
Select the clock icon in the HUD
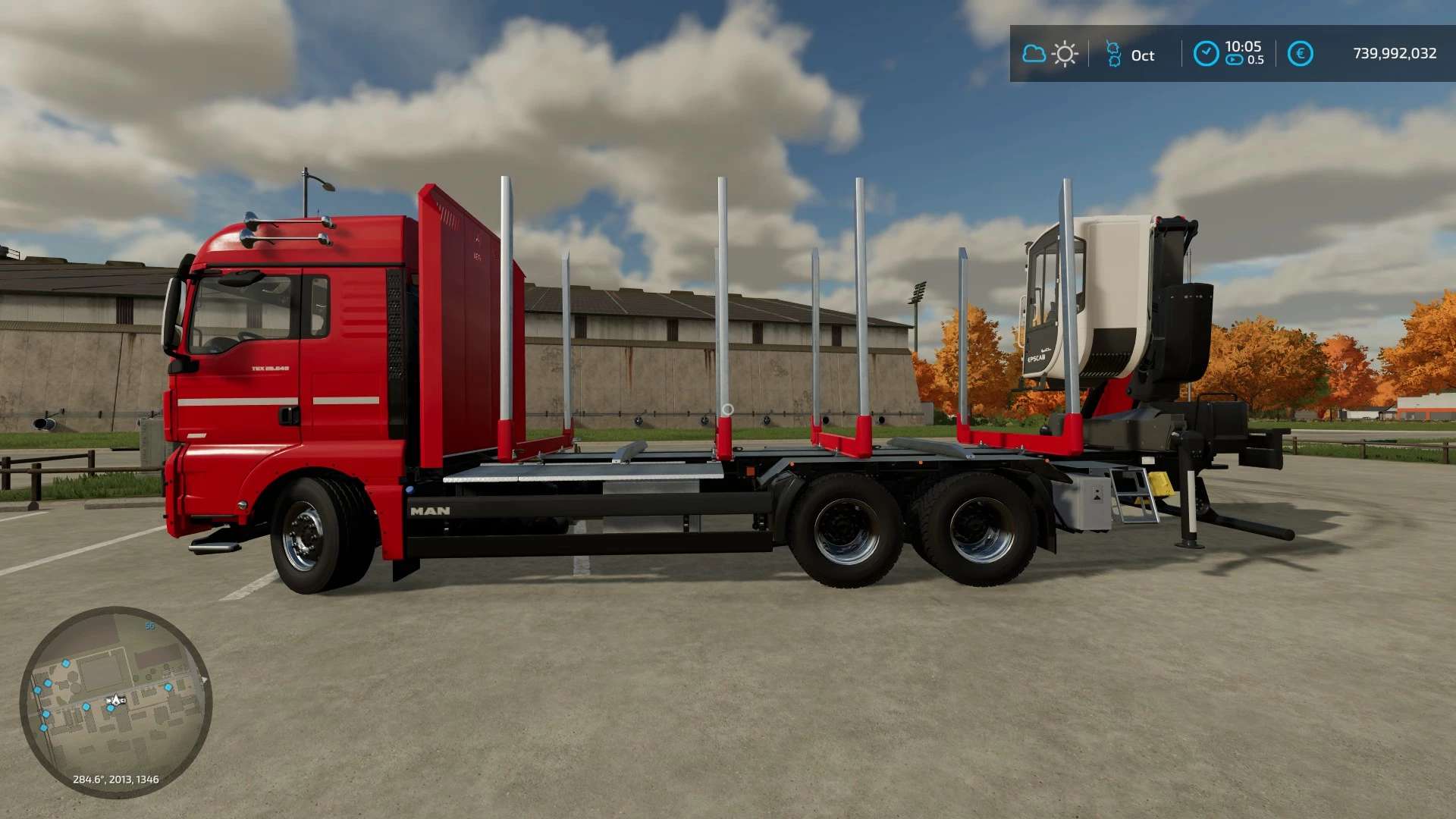[1206, 54]
